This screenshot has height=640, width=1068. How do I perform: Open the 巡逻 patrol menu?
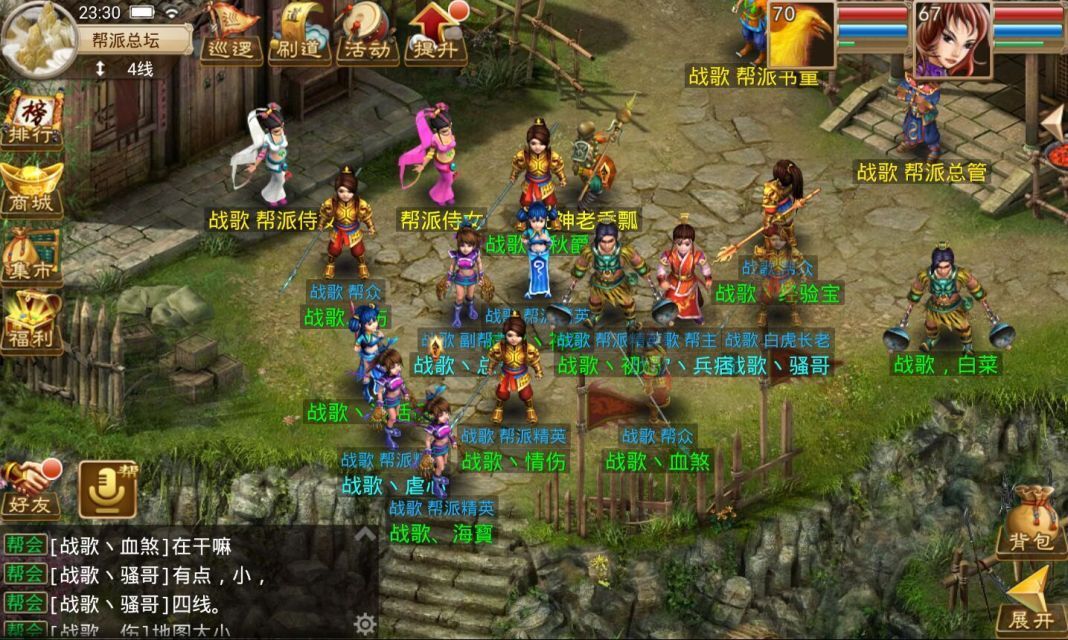coord(229,32)
